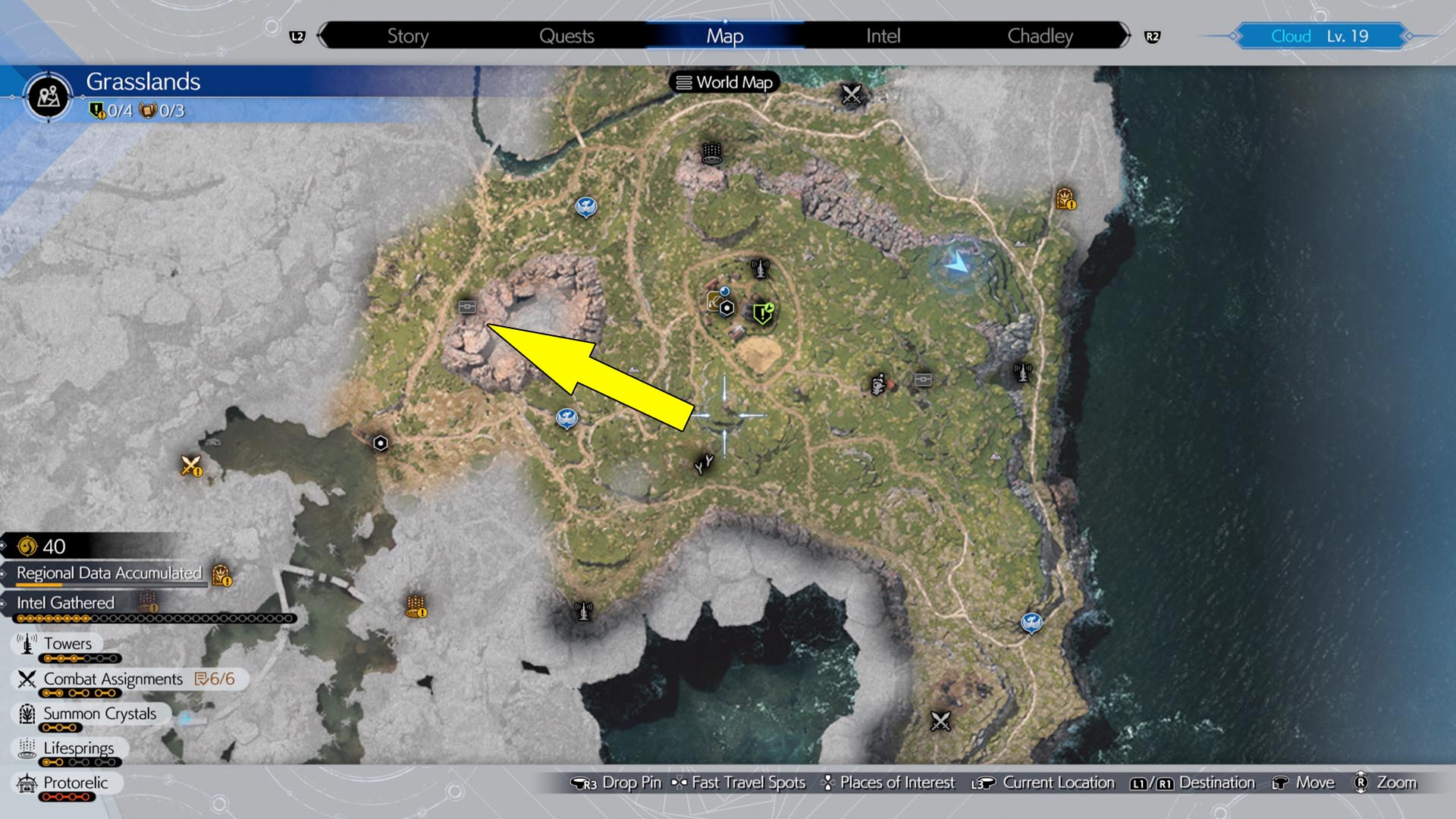
Task: Click the blue chocobo icon south of the crater
Action: point(566,418)
